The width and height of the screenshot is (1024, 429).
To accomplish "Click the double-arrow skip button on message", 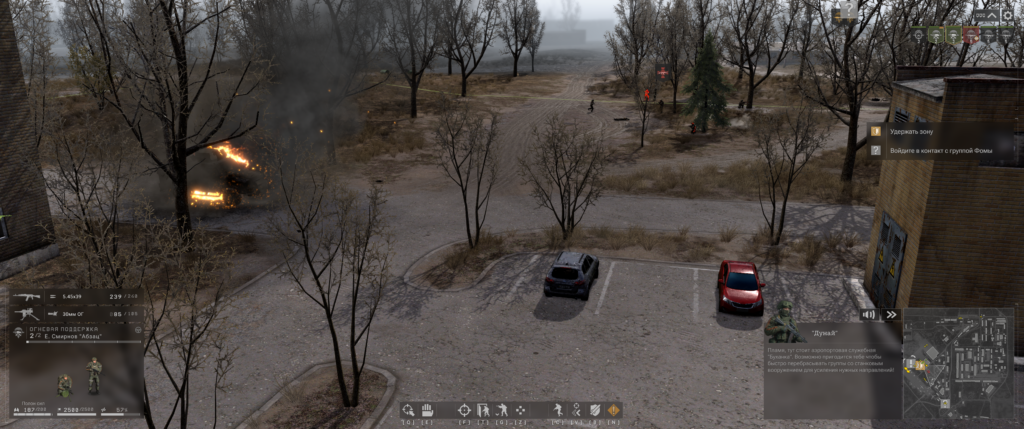I will point(890,314).
